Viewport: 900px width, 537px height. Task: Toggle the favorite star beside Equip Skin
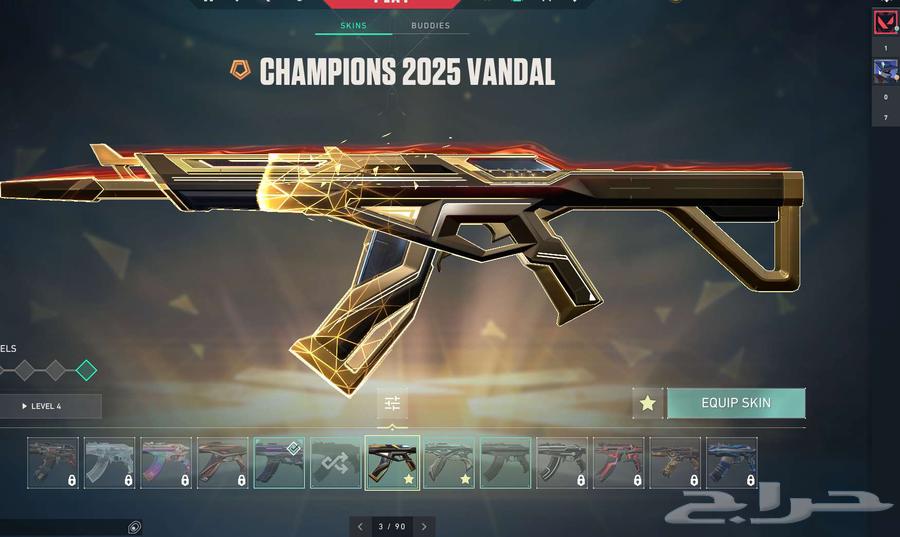pyautogui.click(x=648, y=403)
